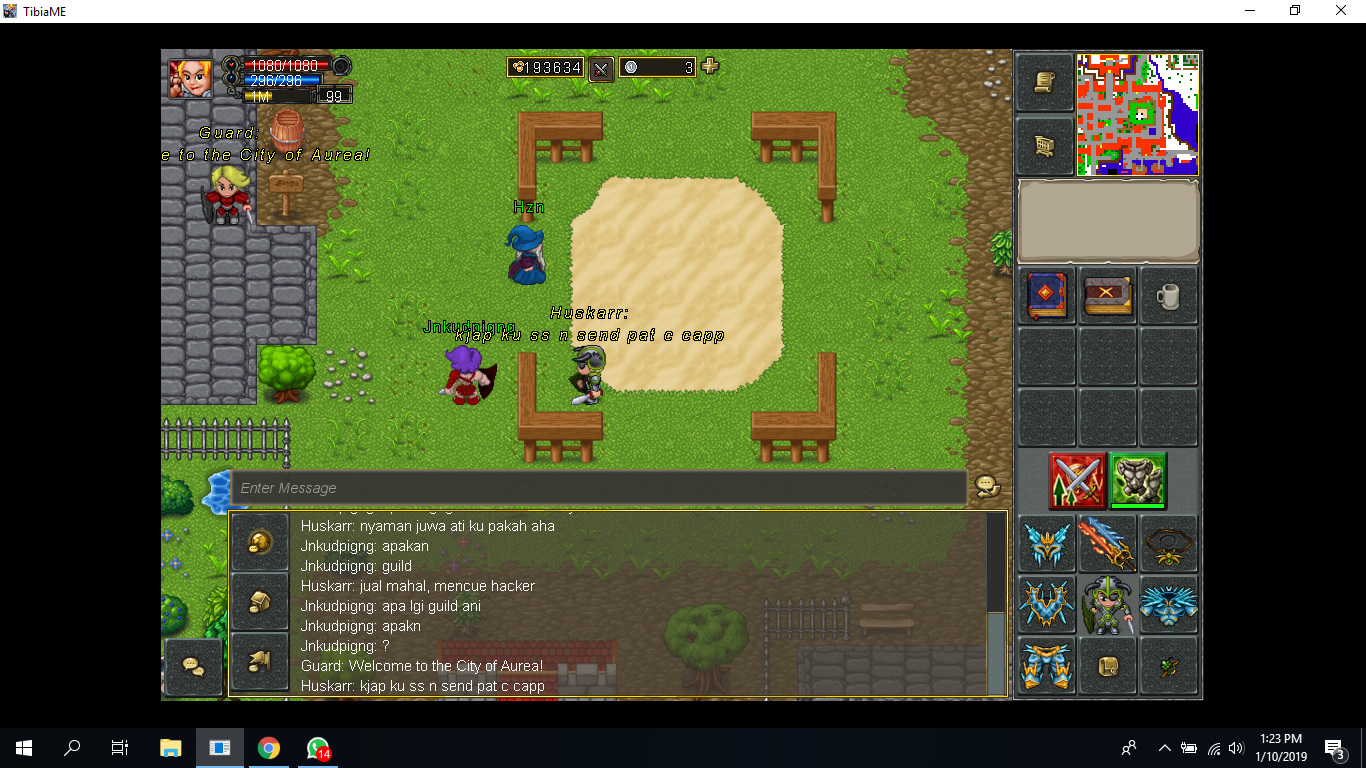Click the Enter Message chat field
Viewport: 1366px width, 768px height.
tap(598, 488)
